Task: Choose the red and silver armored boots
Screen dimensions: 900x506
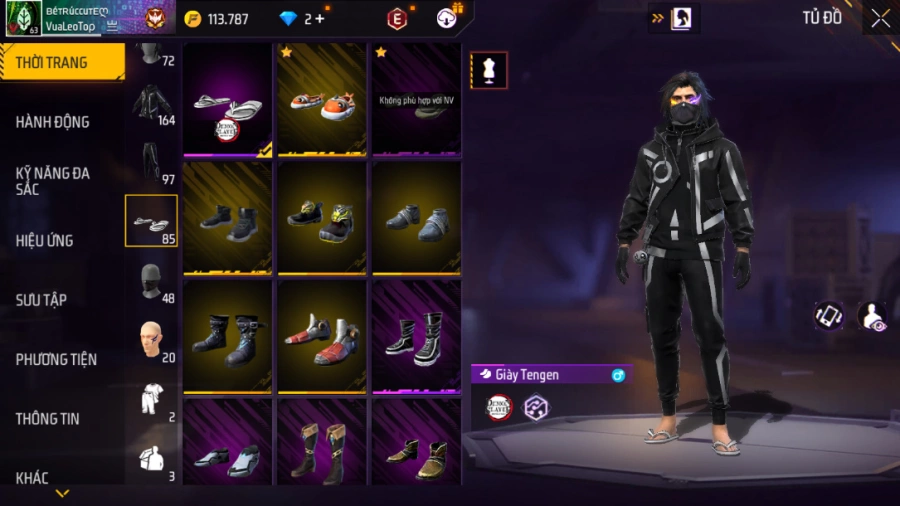Action: [x=321, y=337]
